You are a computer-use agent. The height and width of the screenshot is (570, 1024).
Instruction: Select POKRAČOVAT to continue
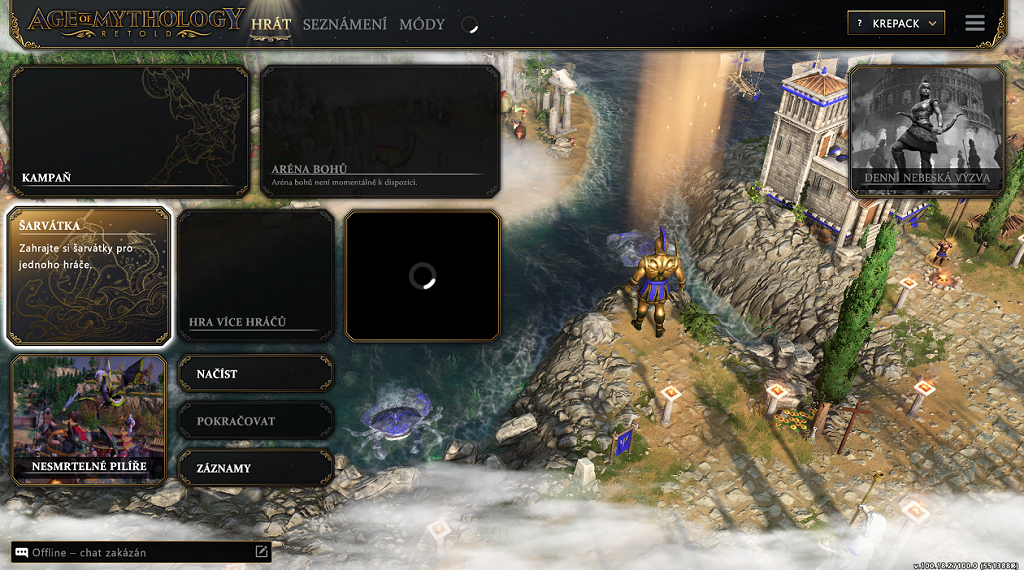(255, 421)
